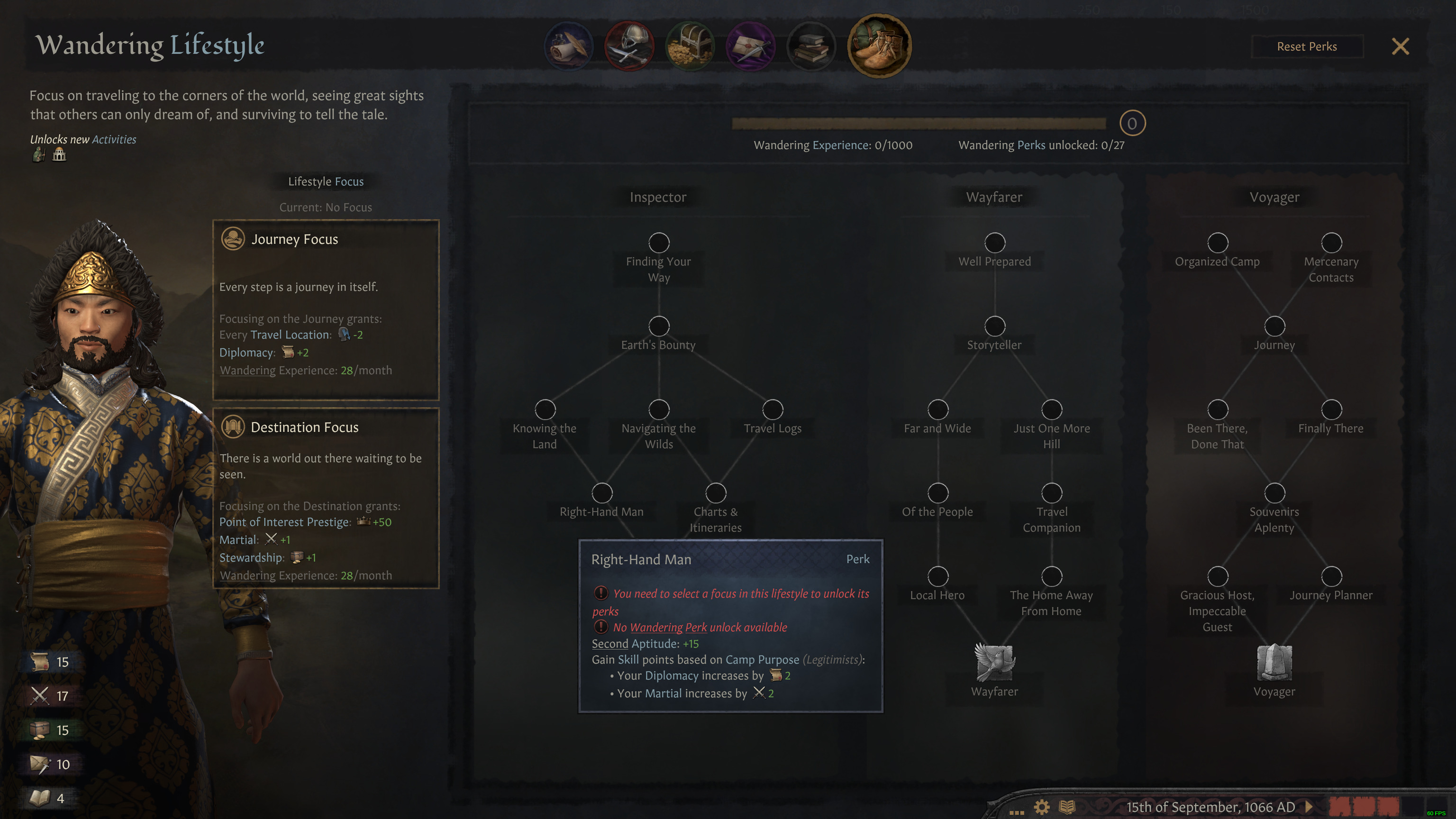Open the Diplomacy lifestyle scroll icon

[x=568, y=46]
